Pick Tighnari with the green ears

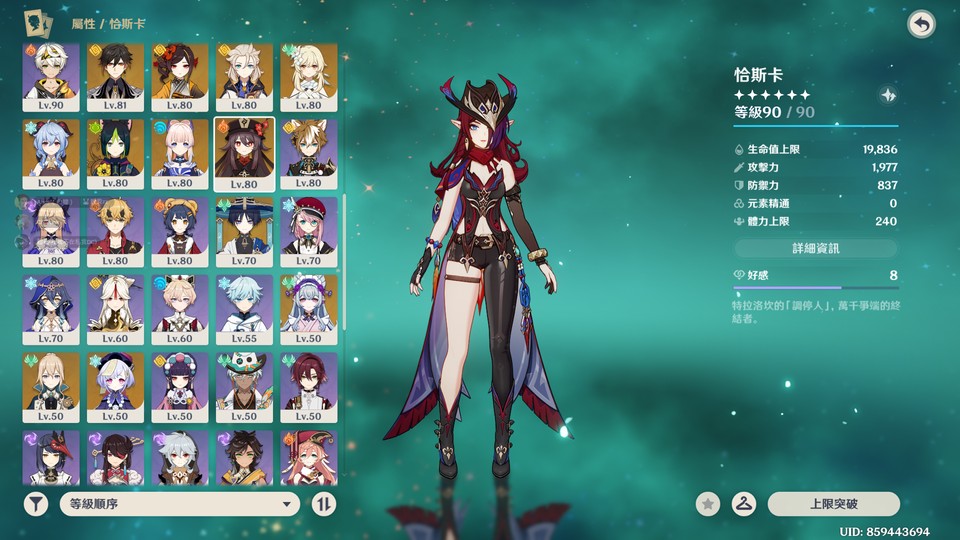[115, 154]
